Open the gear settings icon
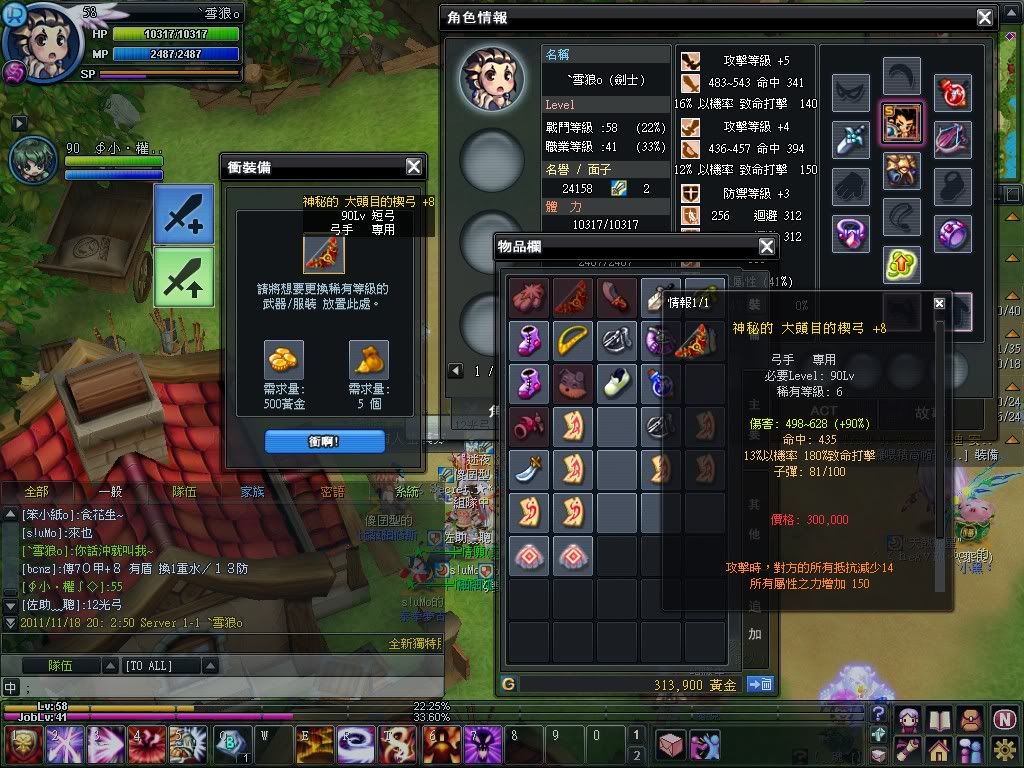The height and width of the screenshot is (768, 1024). coord(1005,747)
